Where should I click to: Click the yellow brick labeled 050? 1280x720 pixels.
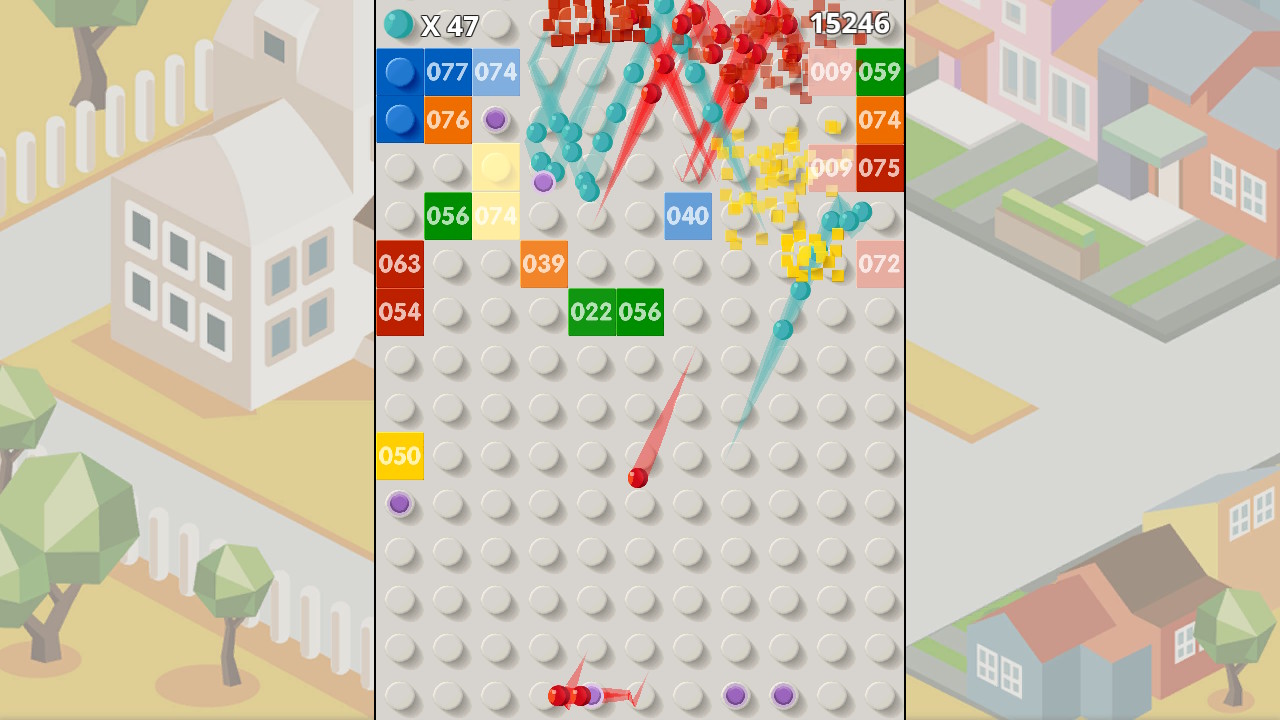[x=399, y=456]
